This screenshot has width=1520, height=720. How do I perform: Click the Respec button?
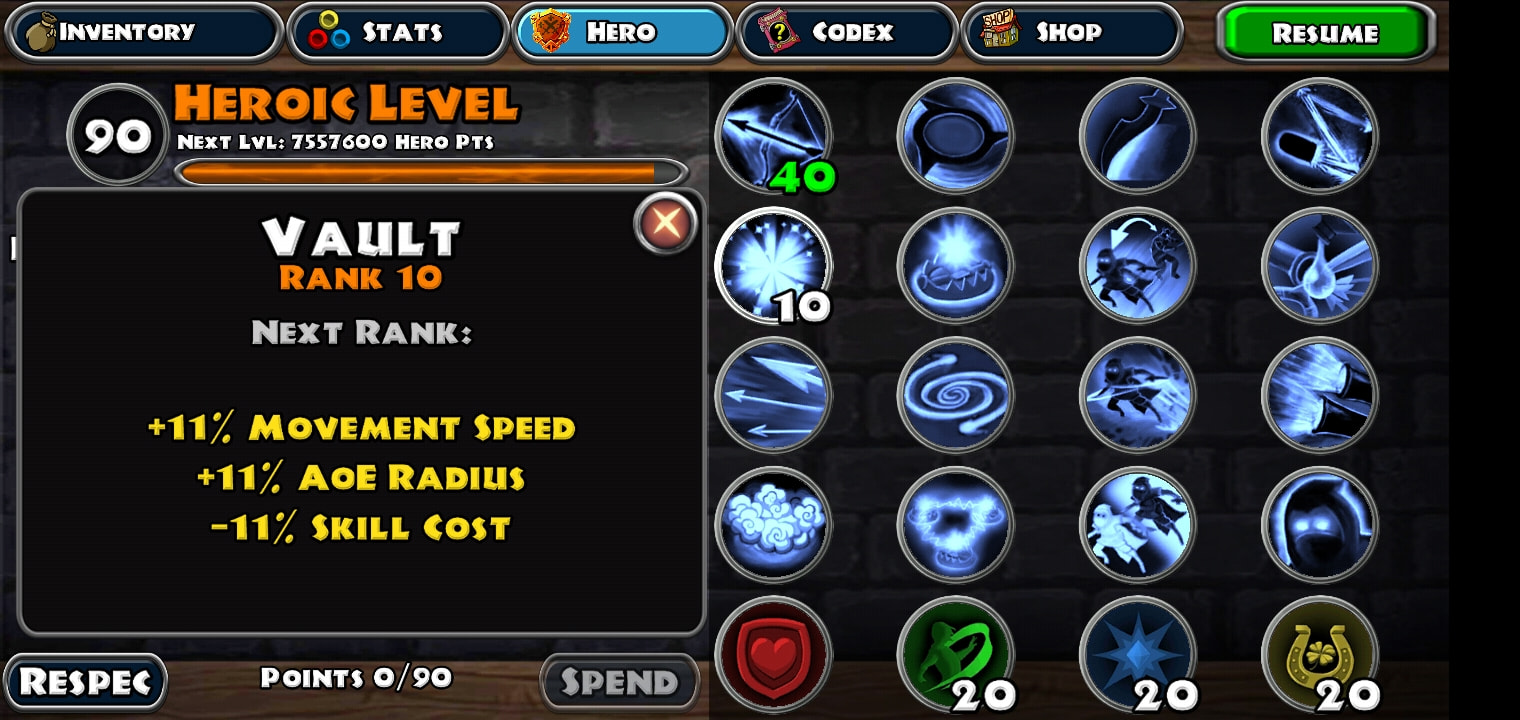pyautogui.click(x=86, y=682)
